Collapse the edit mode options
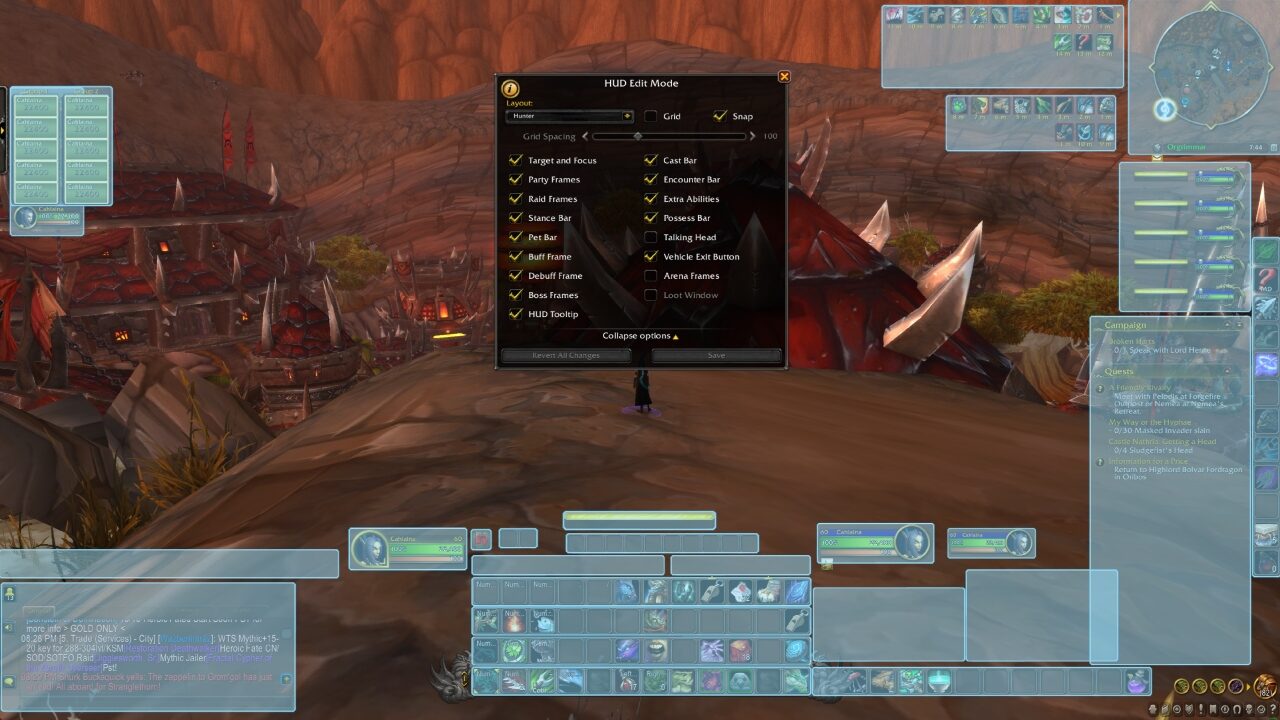 coord(640,336)
